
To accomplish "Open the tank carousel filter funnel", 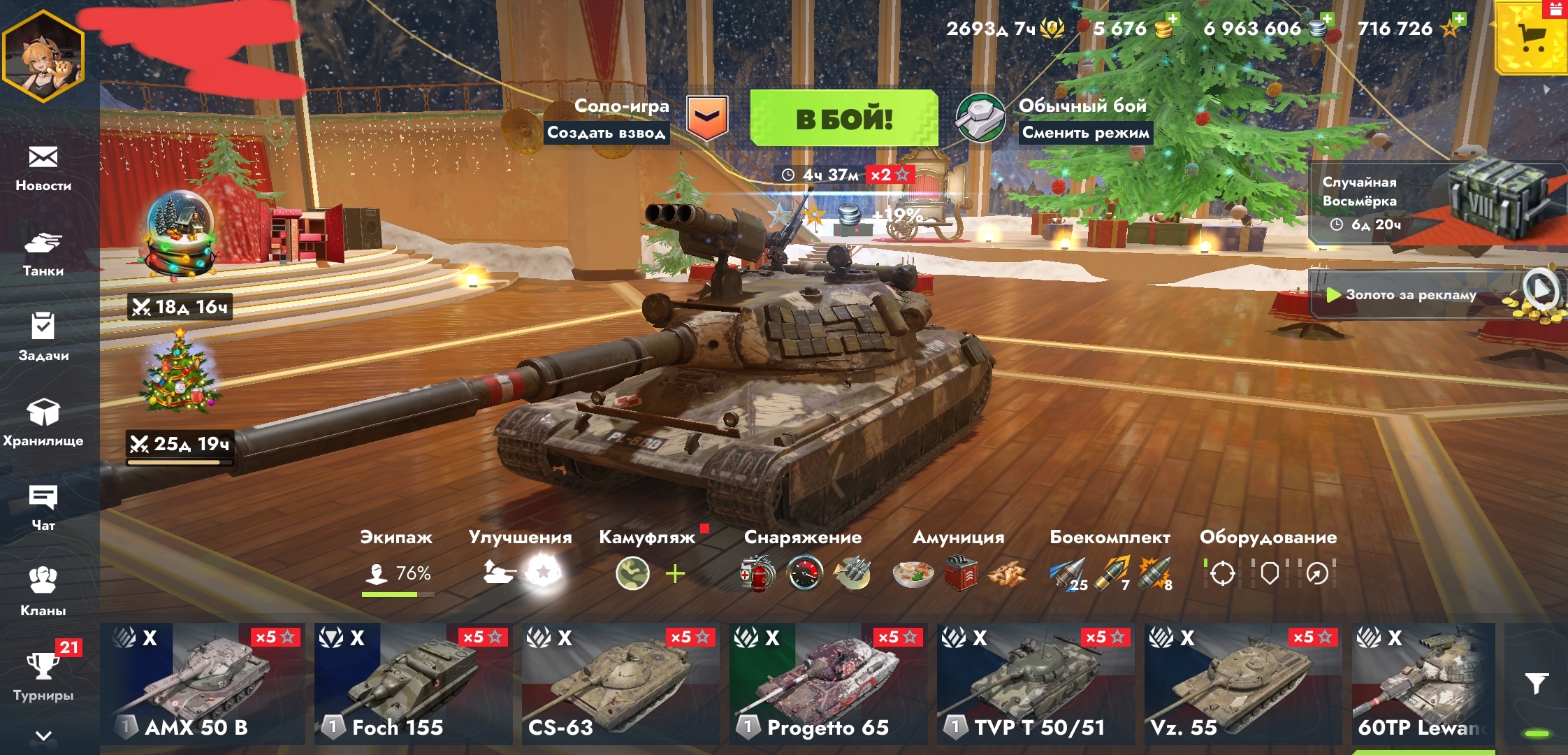I will pyautogui.click(x=1537, y=684).
